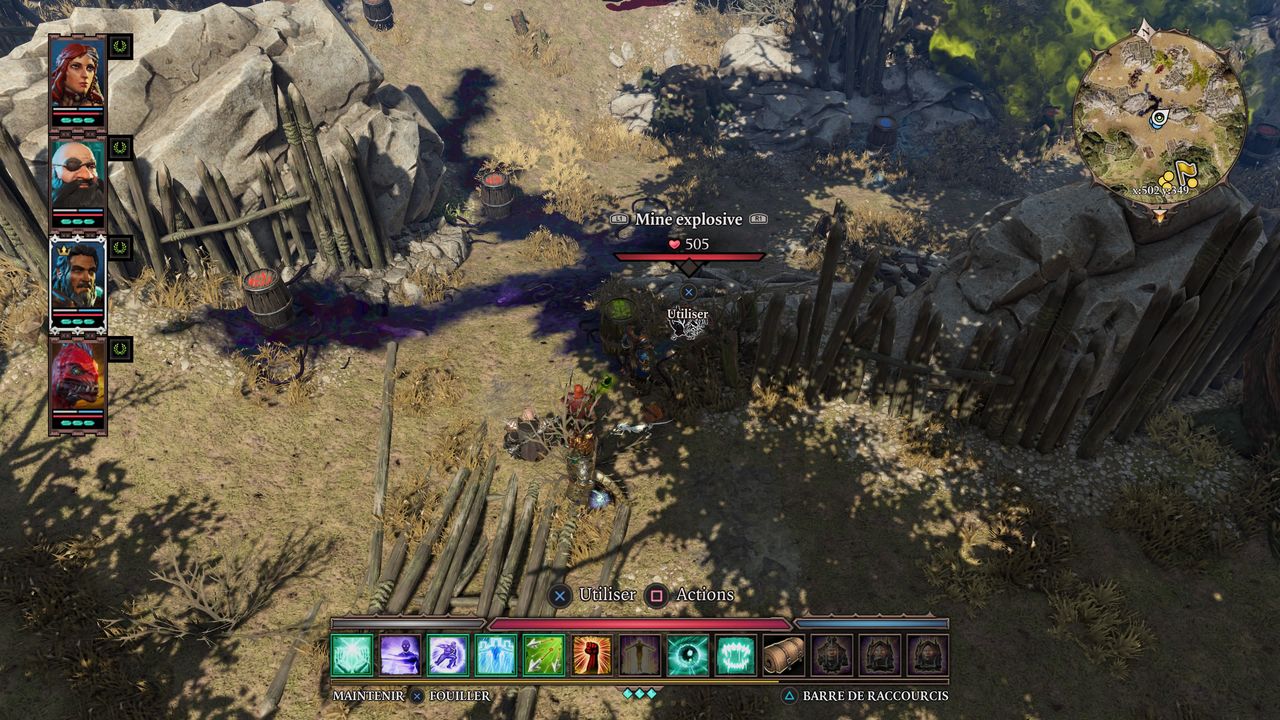The width and height of the screenshot is (1280, 720).
Task: Activate the green multi-arrow skill
Action: pyautogui.click(x=544, y=655)
